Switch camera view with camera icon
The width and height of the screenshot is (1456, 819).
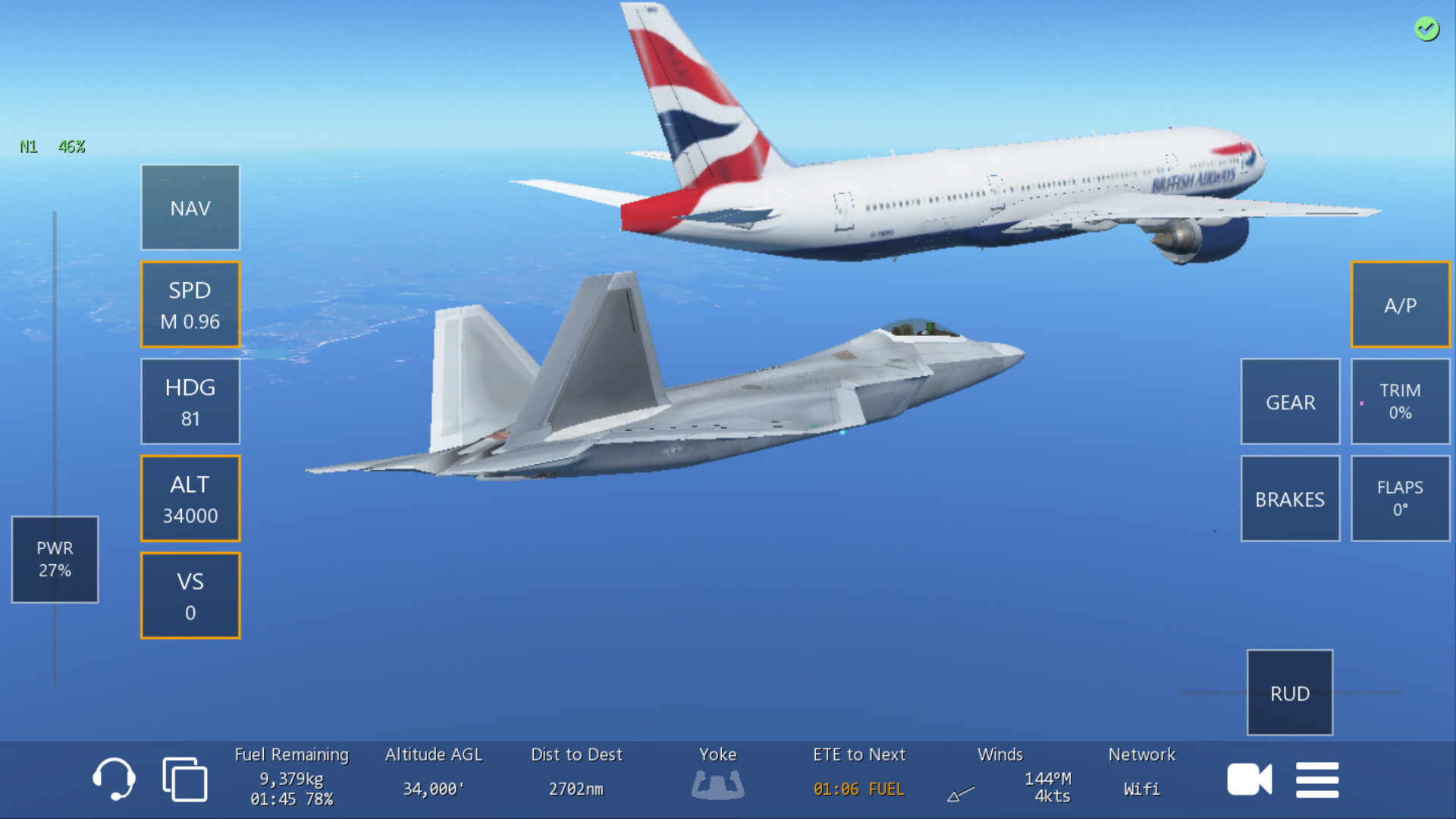coord(1249,779)
